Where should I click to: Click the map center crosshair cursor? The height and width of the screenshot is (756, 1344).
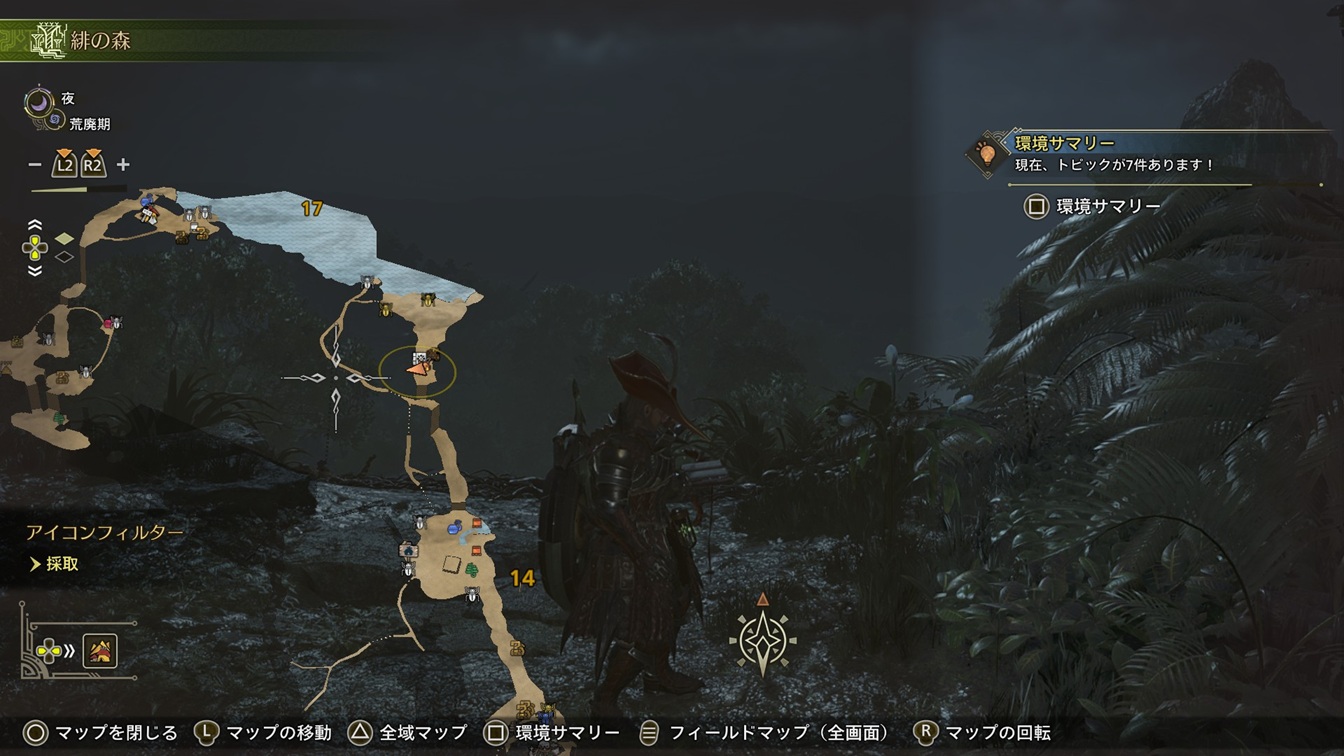(x=335, y=378)
